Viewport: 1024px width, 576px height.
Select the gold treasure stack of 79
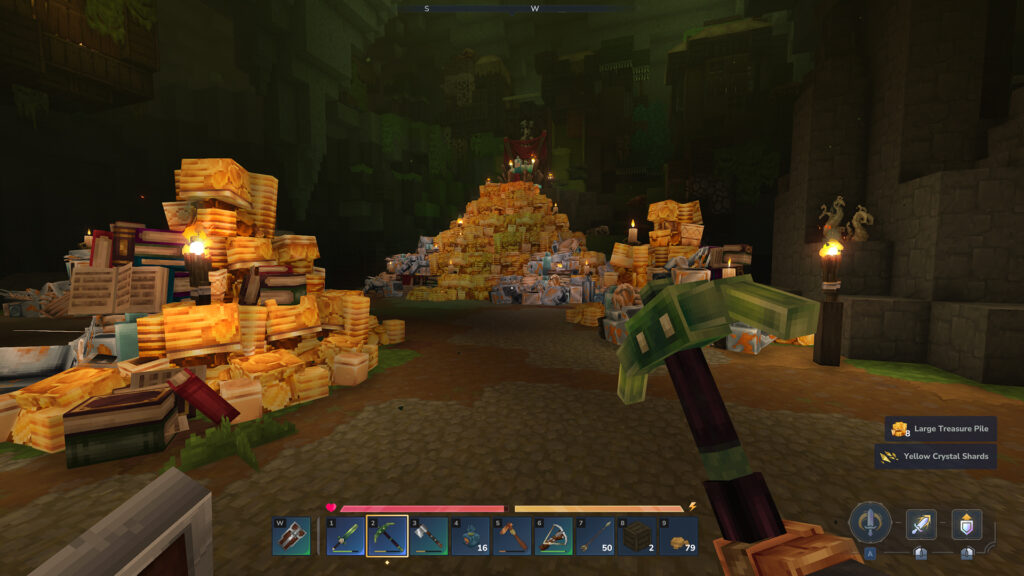tap(678, 536)
